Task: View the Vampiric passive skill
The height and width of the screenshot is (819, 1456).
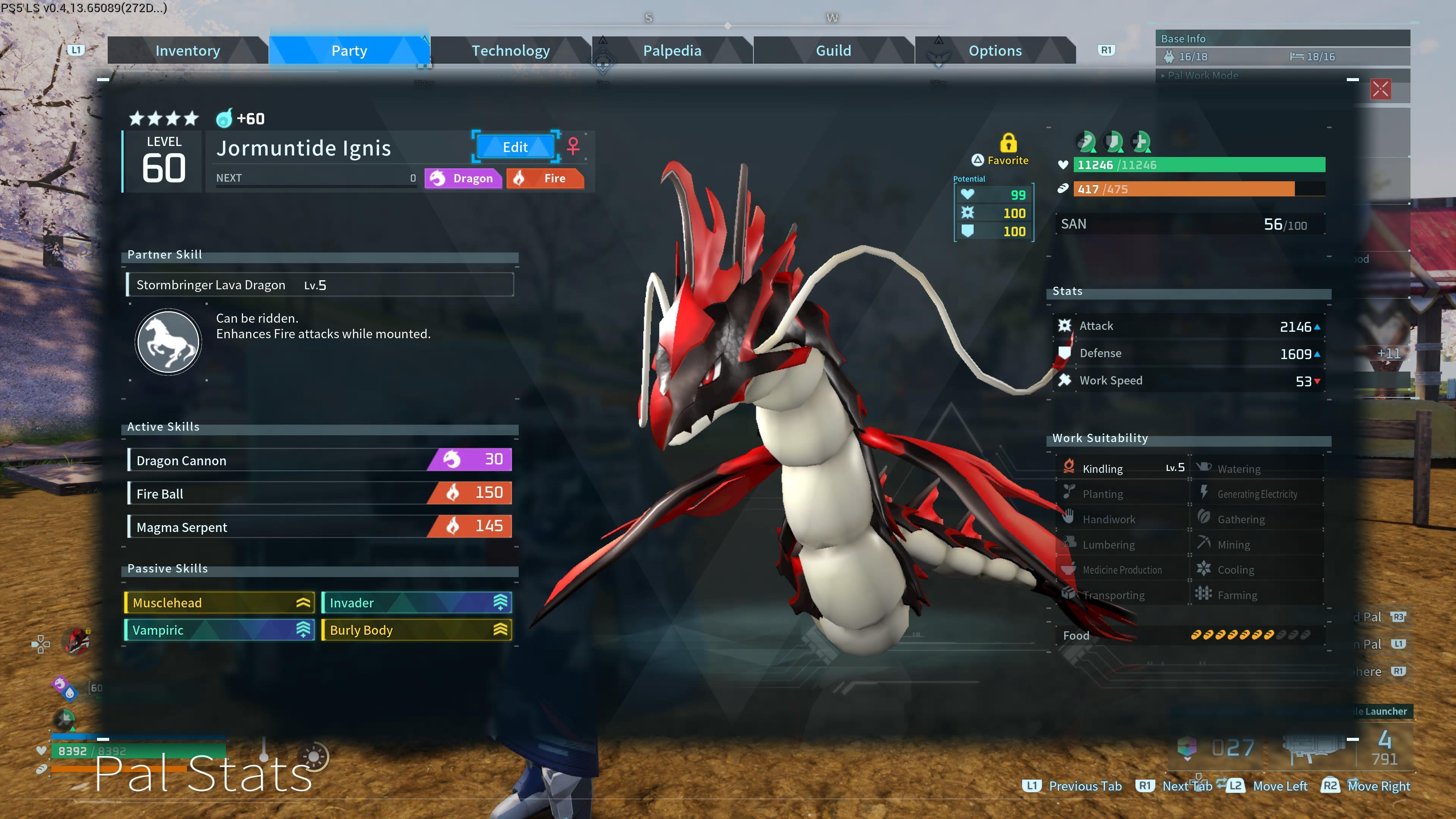Action: [219, 630]
